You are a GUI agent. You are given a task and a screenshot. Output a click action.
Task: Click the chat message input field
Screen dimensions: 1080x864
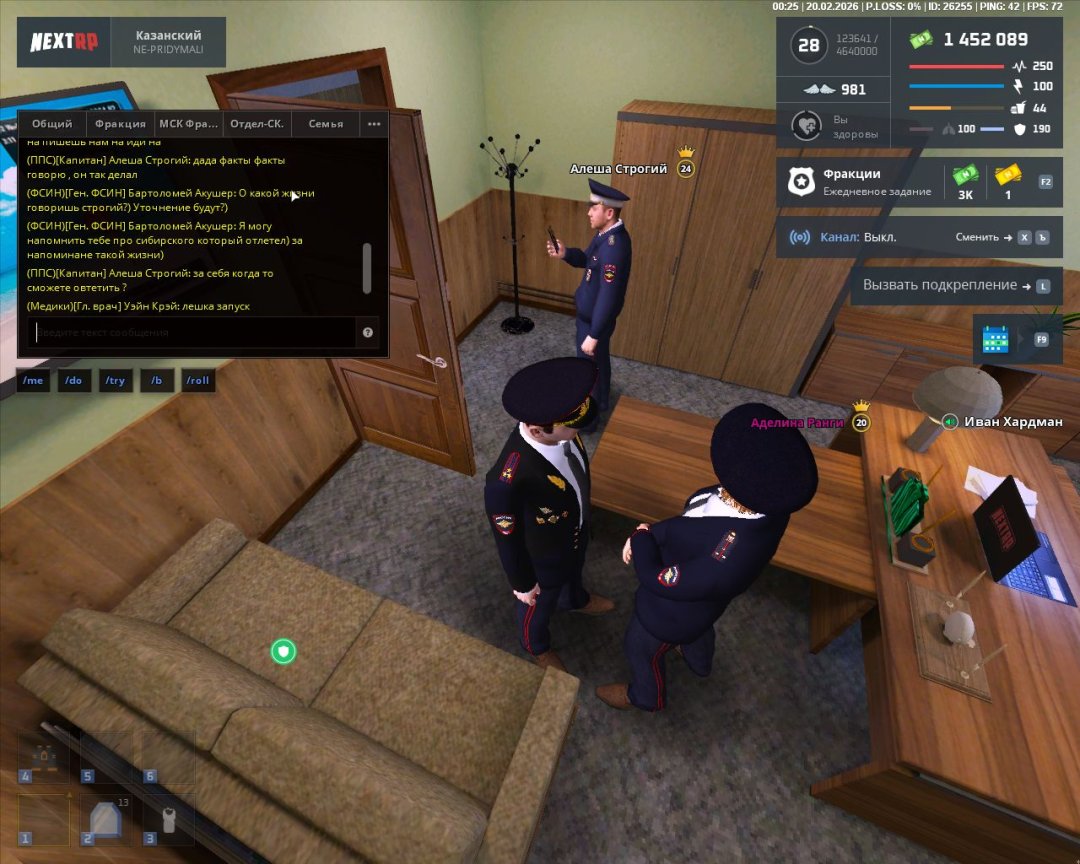coord(190,332)
